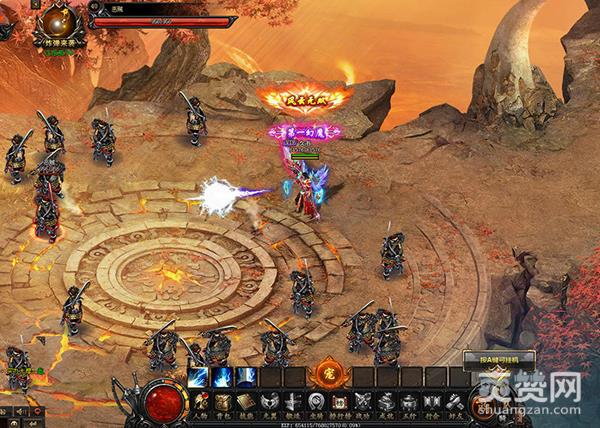The height and width of the screenshot is (428, 600).
Task: Open the 人物 character panel
Action: point(200,403)
